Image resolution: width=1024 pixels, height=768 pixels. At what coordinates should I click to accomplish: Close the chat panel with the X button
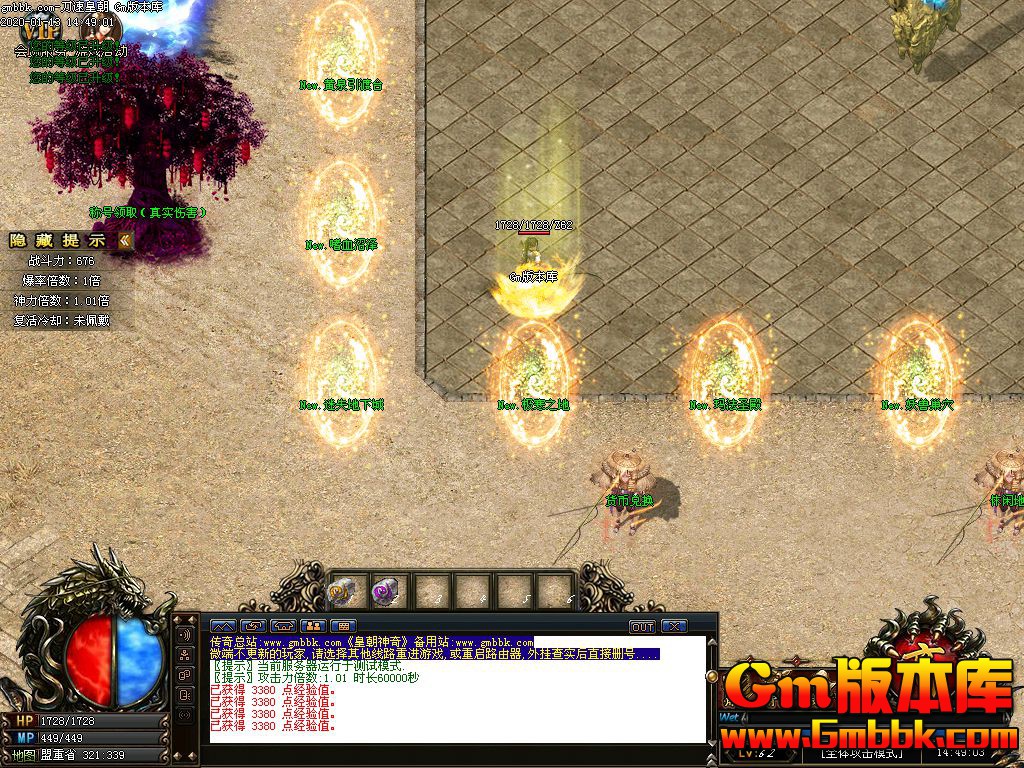pyautogui.click(x=675, y=626)
